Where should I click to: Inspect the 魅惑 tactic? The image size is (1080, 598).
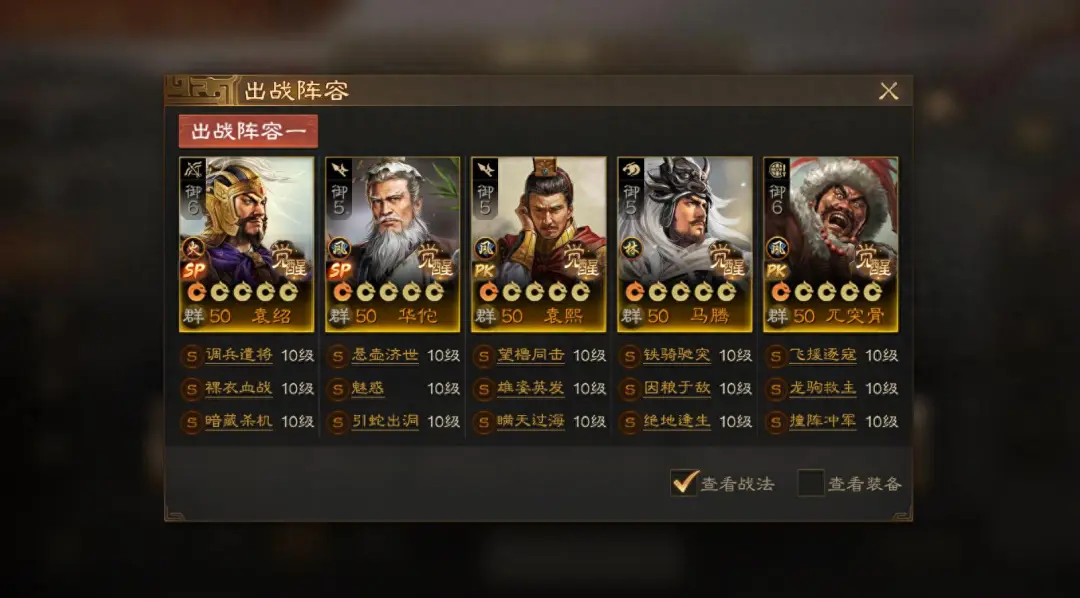[x=369, y=388]
